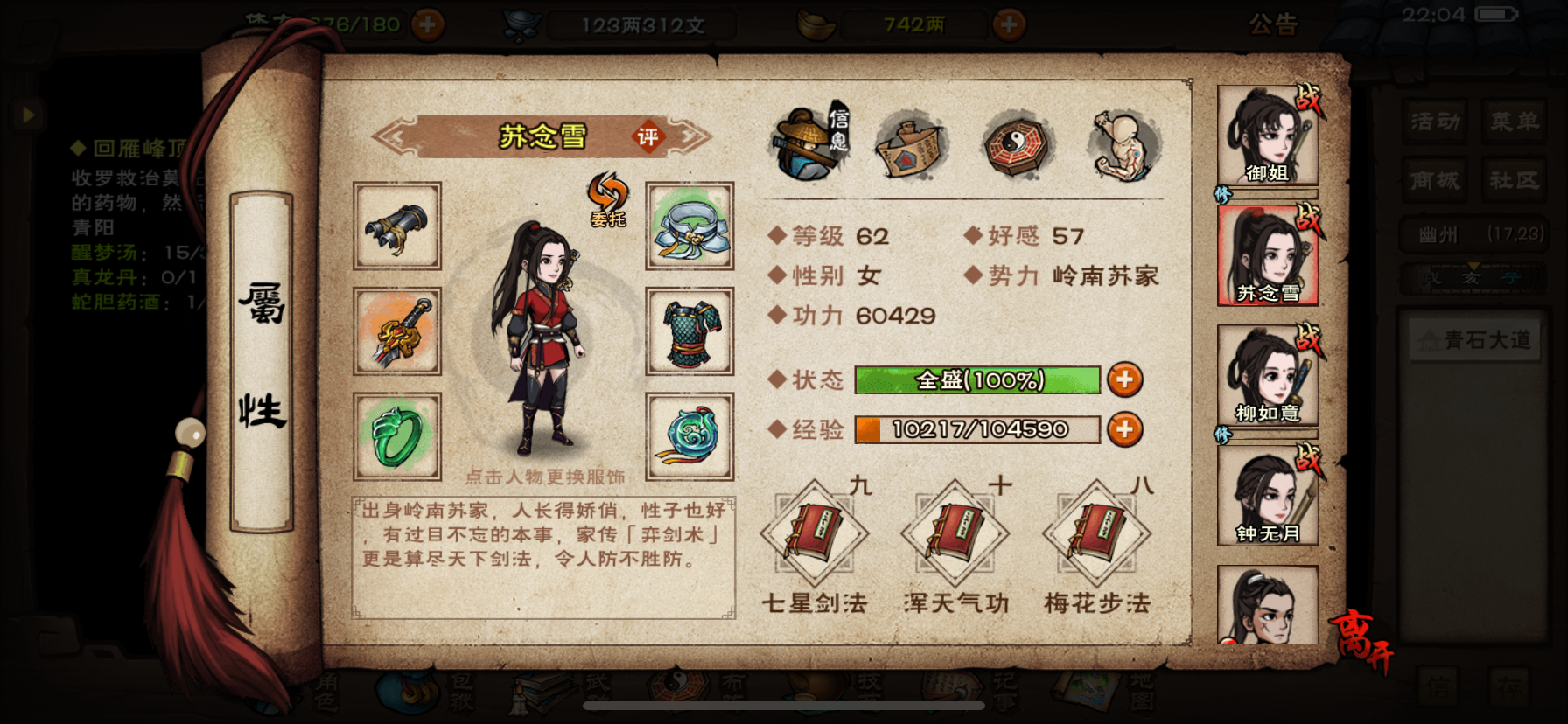Select the yin-yang 八卦 panel icon

(x=1016, y=145)
